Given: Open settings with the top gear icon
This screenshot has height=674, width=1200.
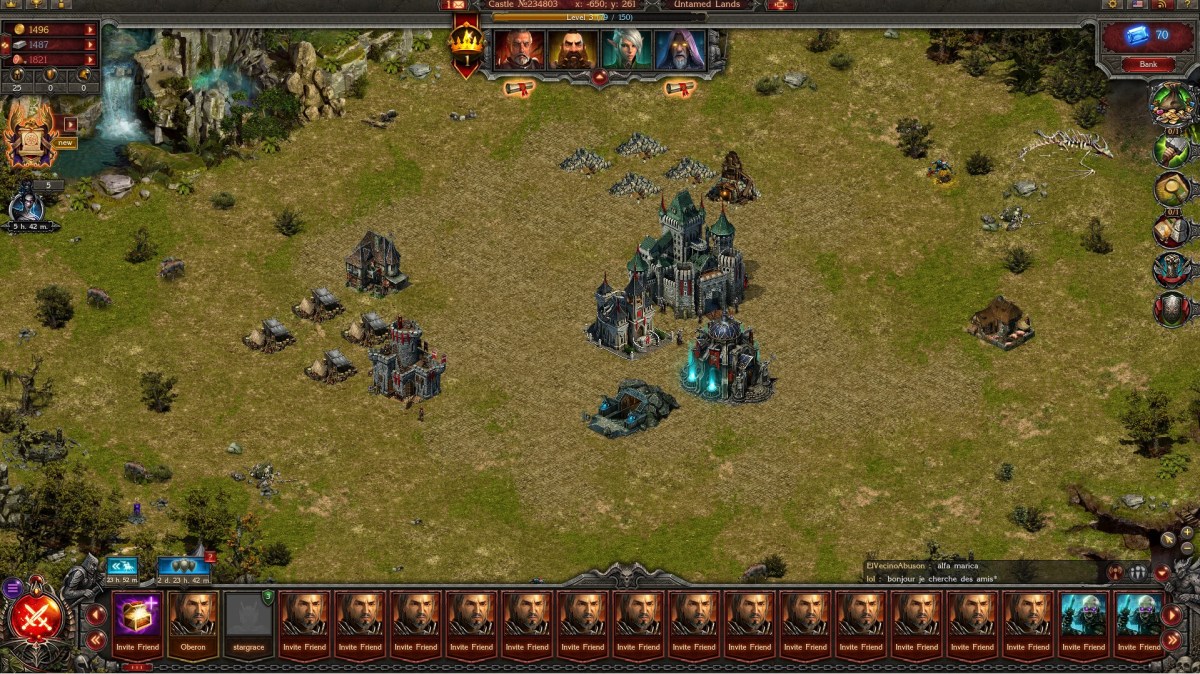Looking at the screenshot, I should click(1113, 5).
